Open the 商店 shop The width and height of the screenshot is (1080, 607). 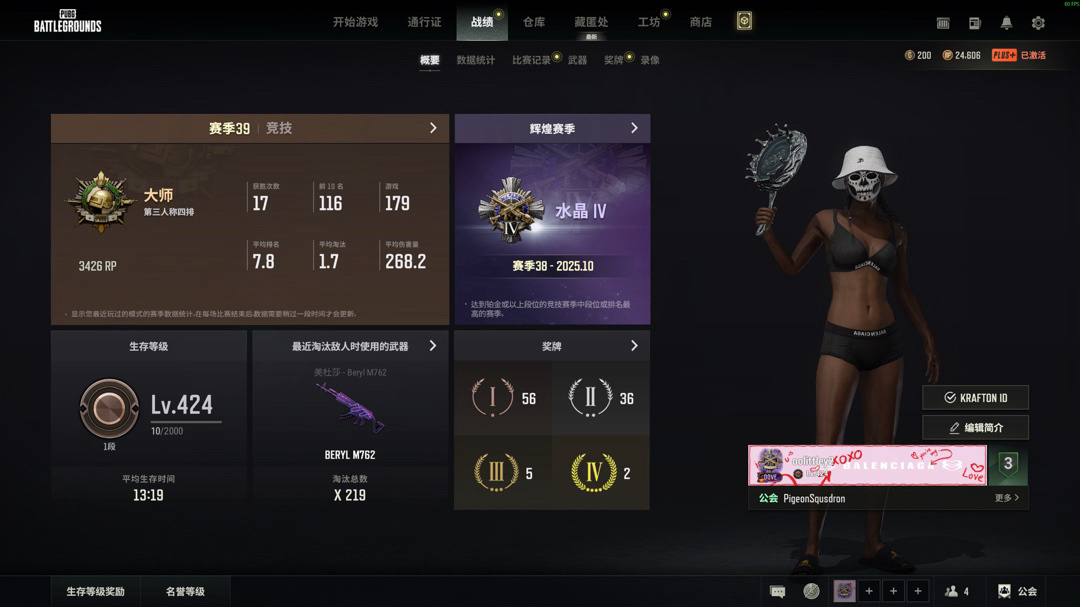click(x=701, y=22)
